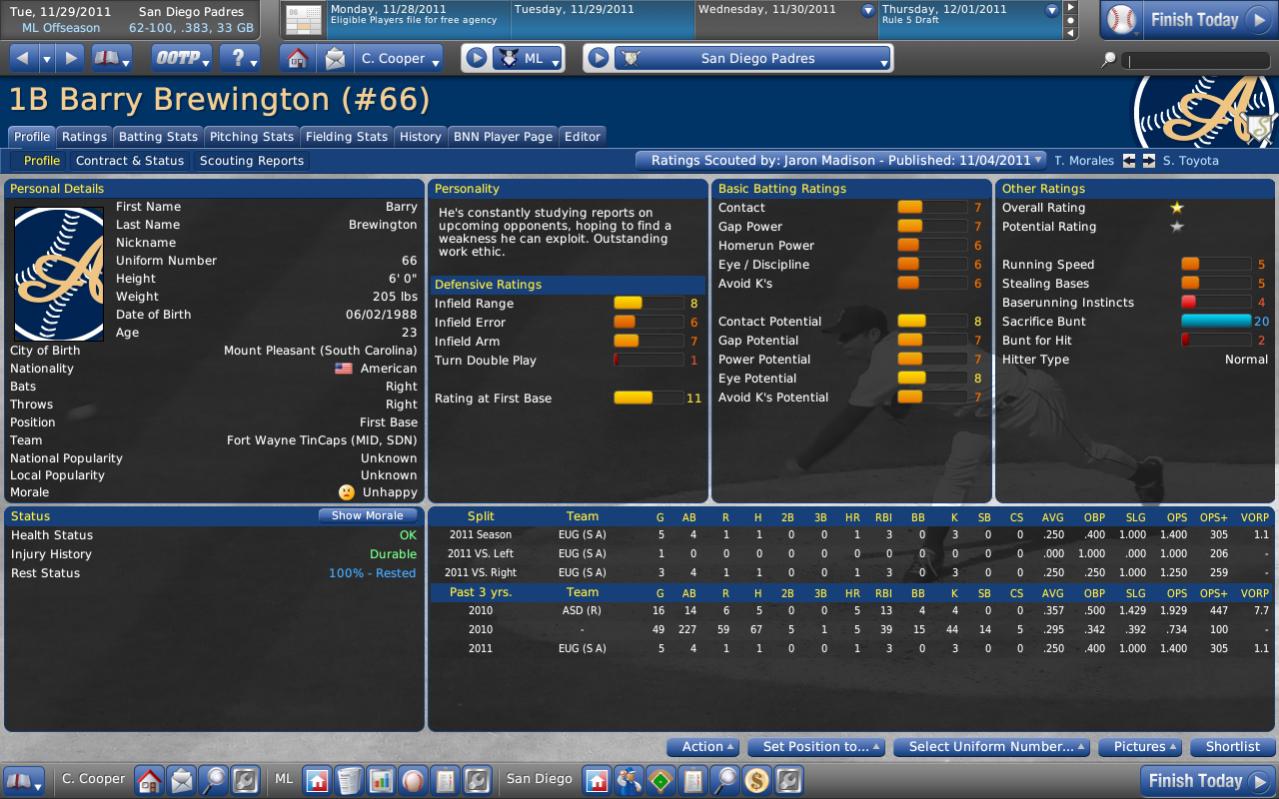Select the Contract & Status subtab
This screenshot has height=799, width=1279.
click(130, 161)
